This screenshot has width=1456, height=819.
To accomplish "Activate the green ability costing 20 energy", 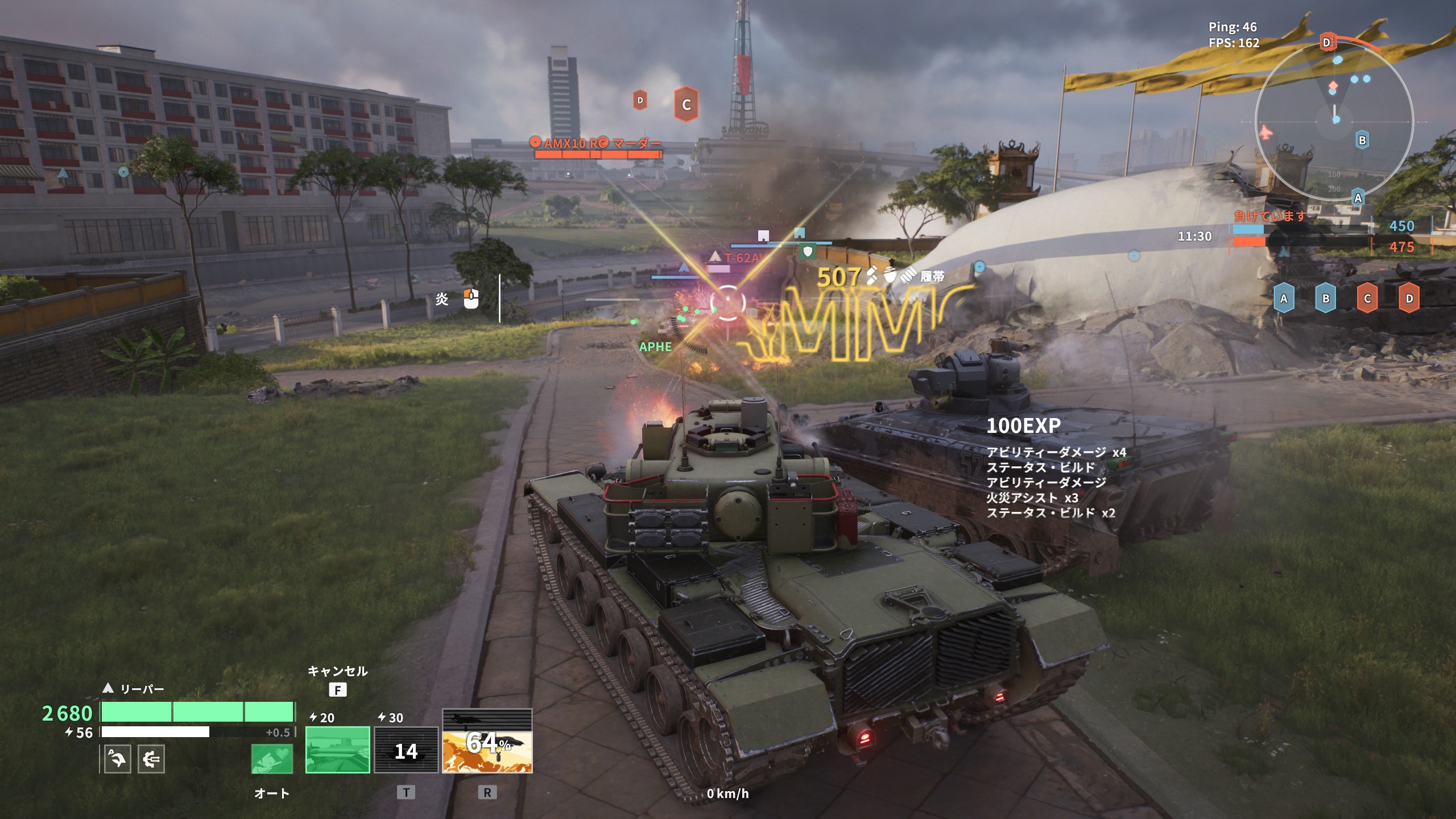I will pos(337,750).
